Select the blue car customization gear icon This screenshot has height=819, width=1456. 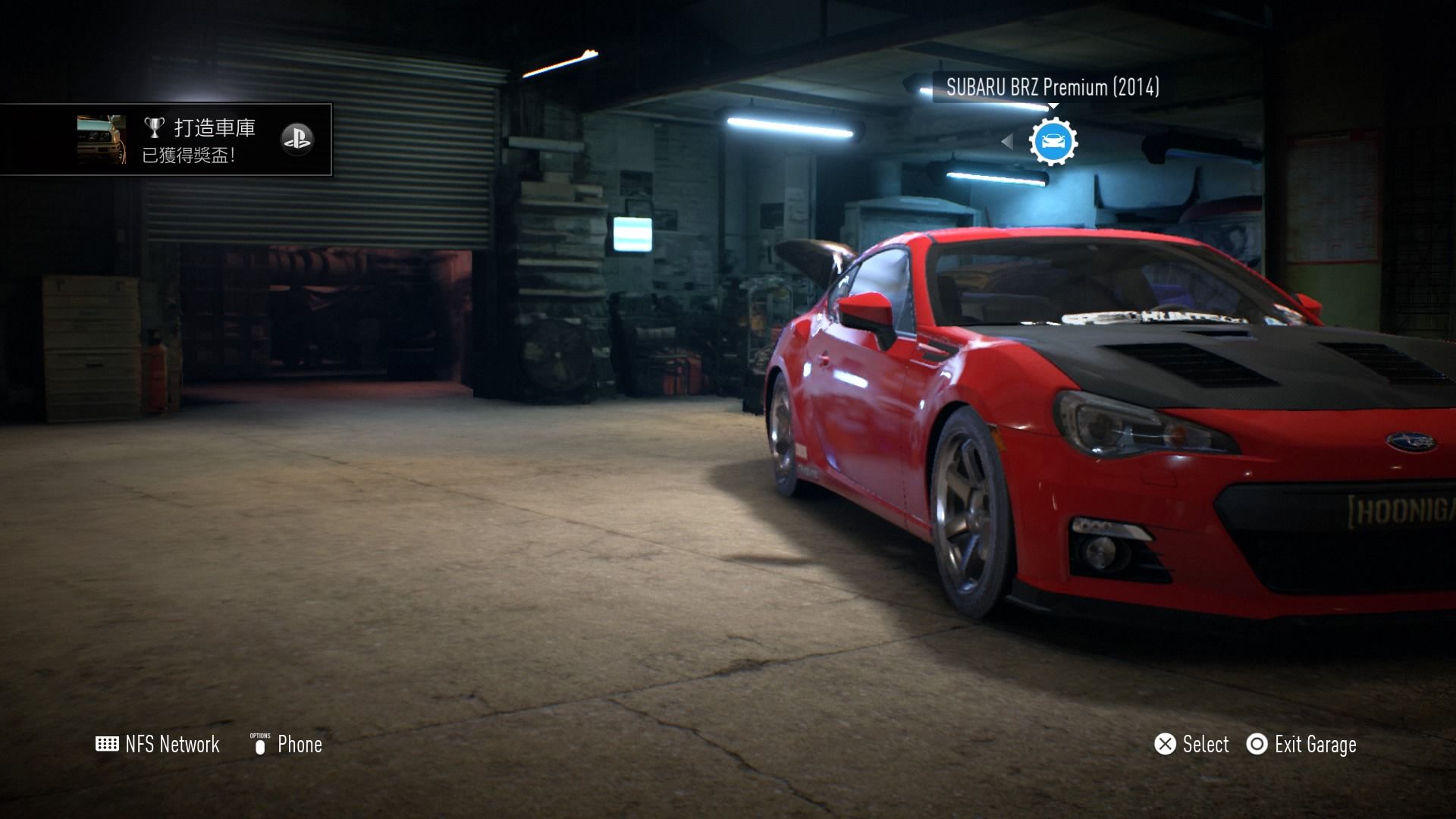[x=1053, y=141]
